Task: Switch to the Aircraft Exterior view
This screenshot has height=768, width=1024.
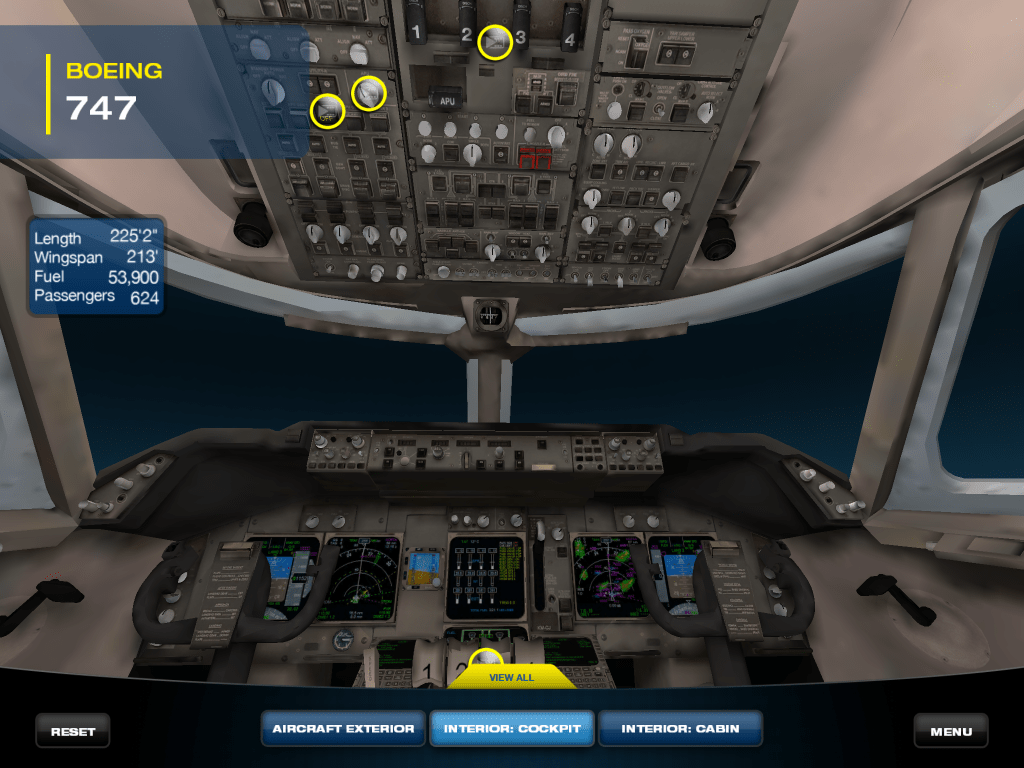Action: 343,729
